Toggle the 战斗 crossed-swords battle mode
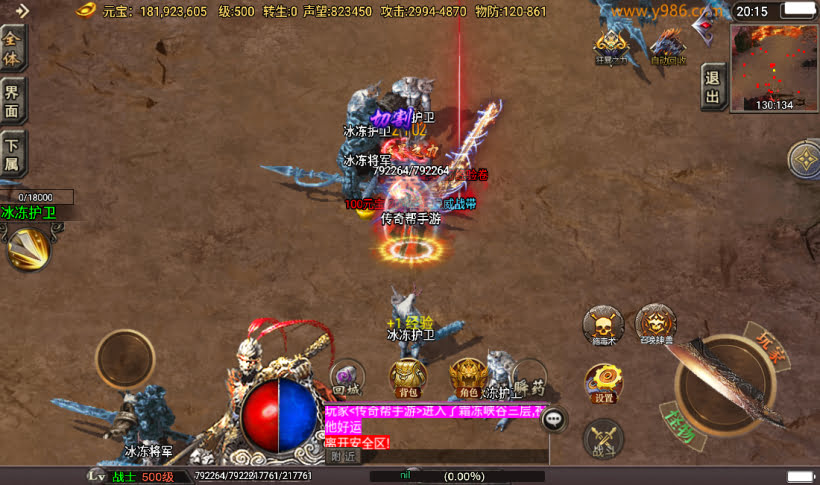This screenshot has height=485, width=820. tap(603, 437)
